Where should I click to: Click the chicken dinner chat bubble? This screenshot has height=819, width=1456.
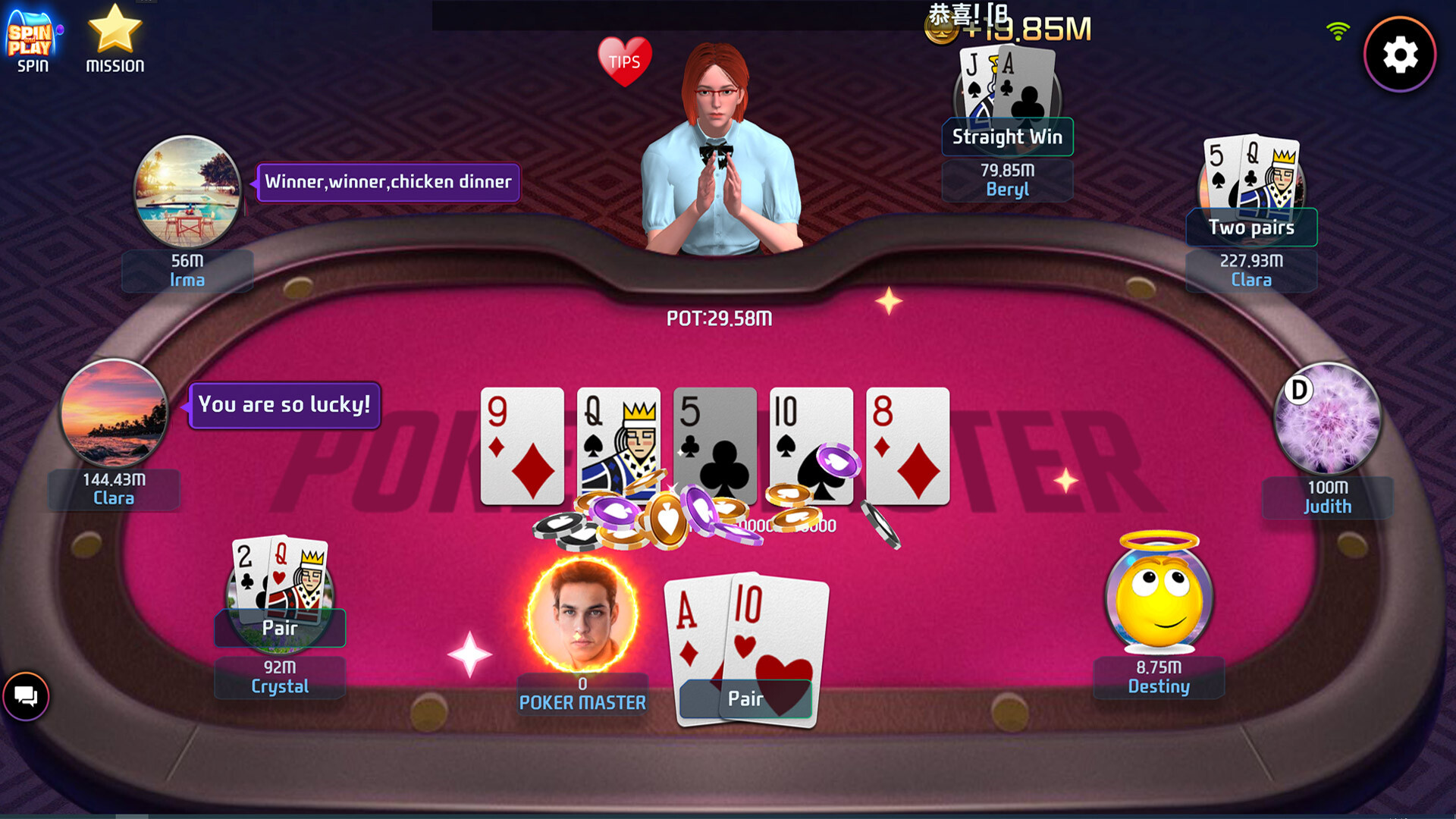click(388, 181)
